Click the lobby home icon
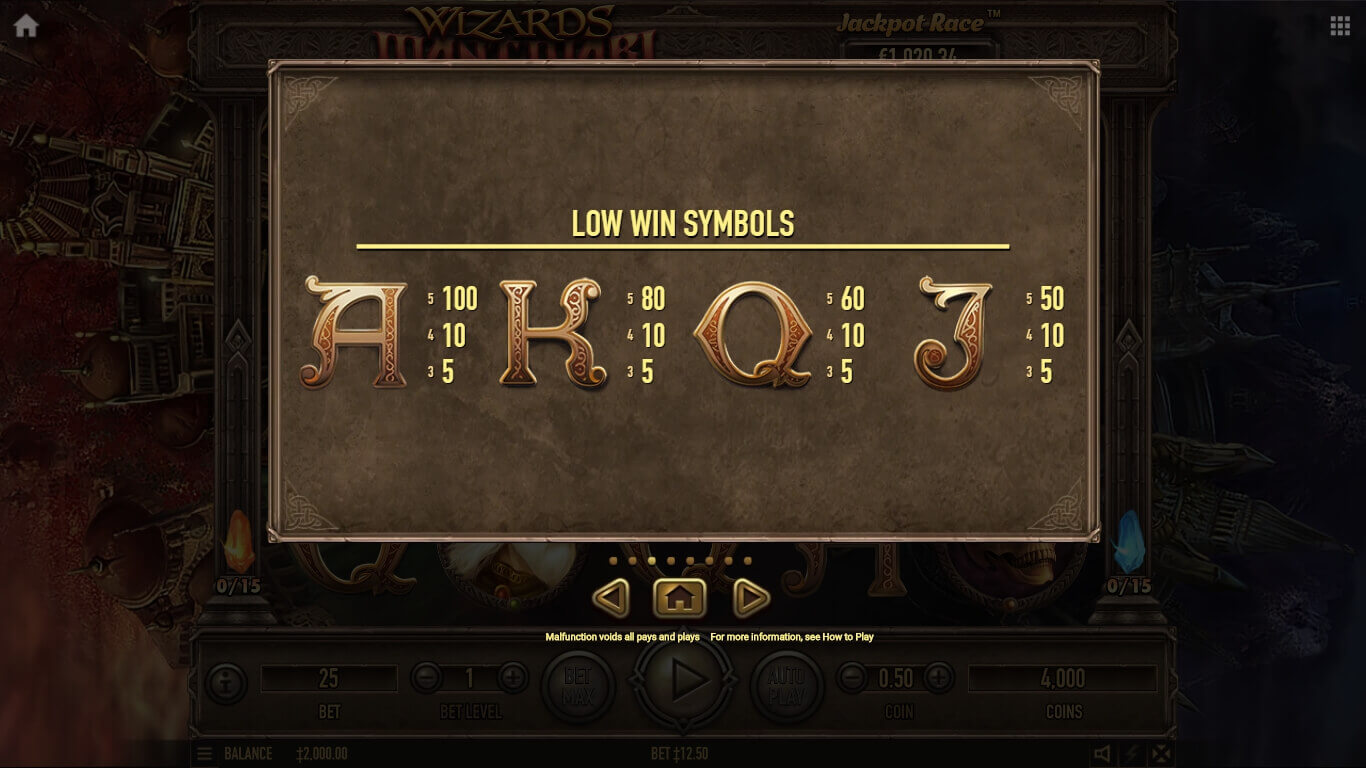Image resolution: width=1366 pixels, height=768 pixels. [26, 26]
